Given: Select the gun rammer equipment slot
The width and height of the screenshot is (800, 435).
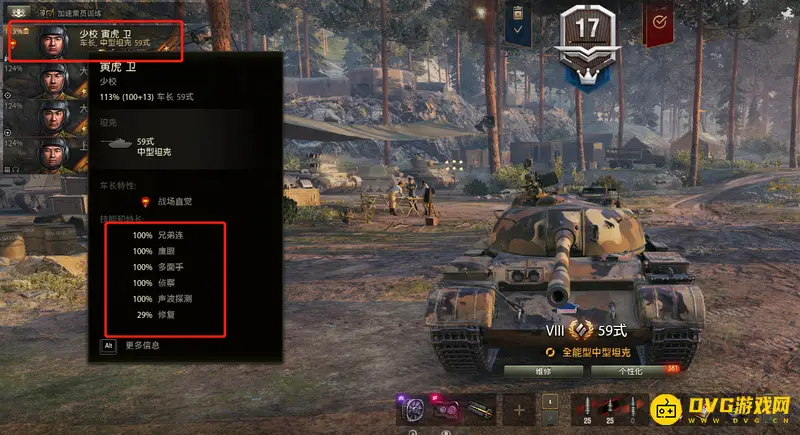Looking at the screenshot, I should pos(479,410).
